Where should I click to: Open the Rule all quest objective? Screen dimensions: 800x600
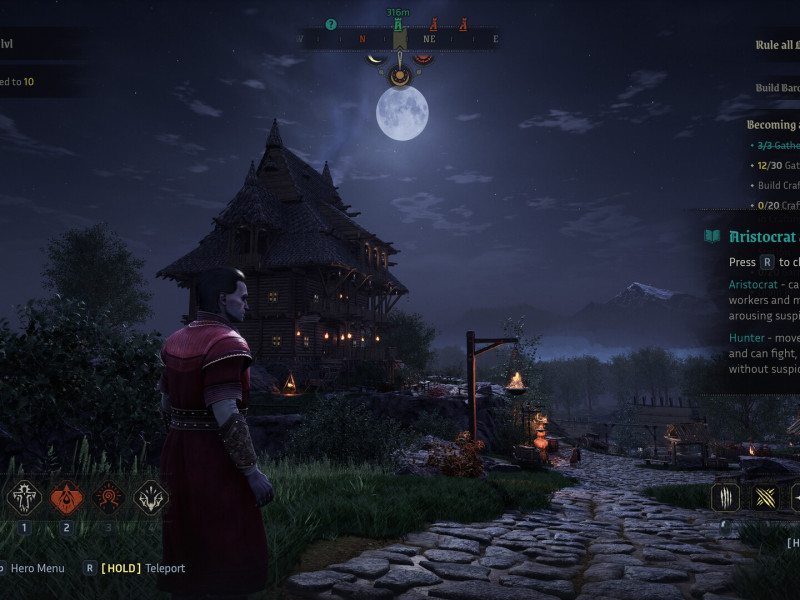776,44
